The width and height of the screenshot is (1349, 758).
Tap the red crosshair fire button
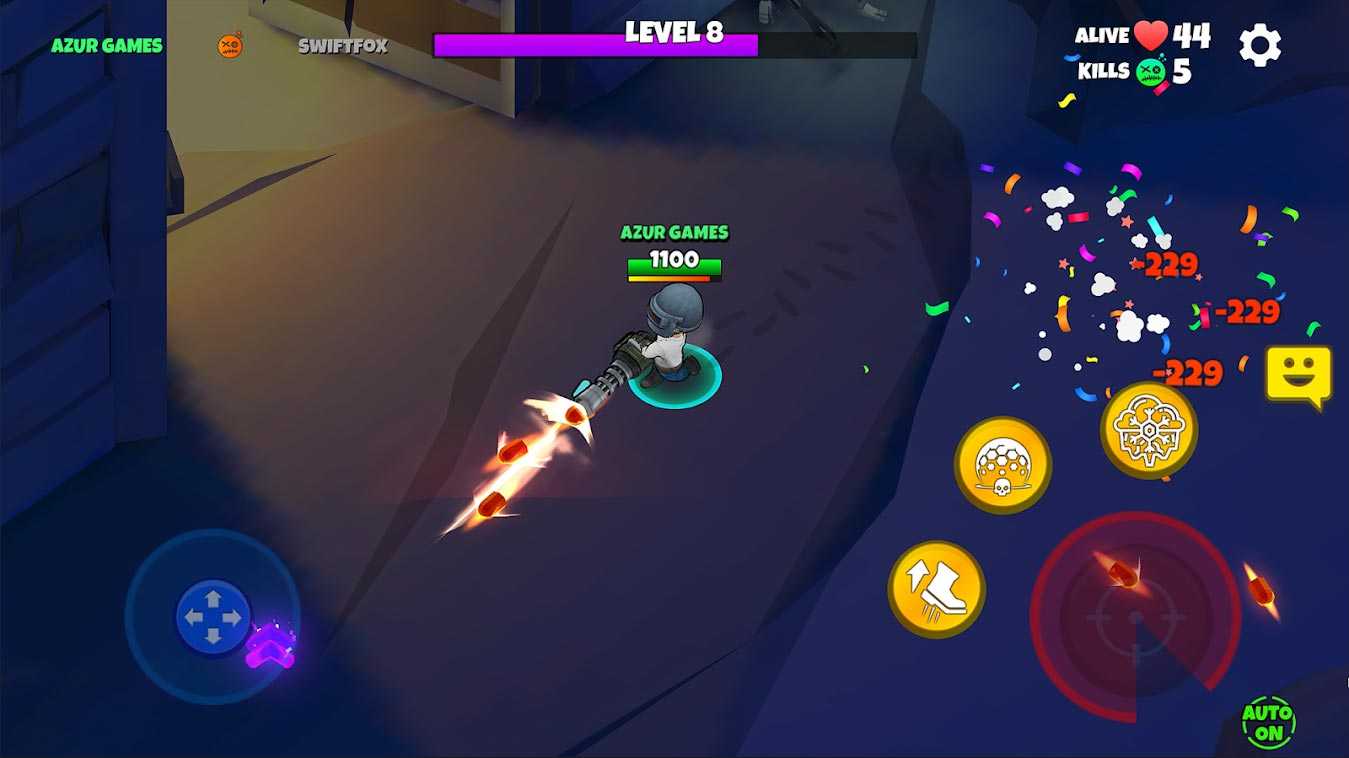tap(1135, 617)
